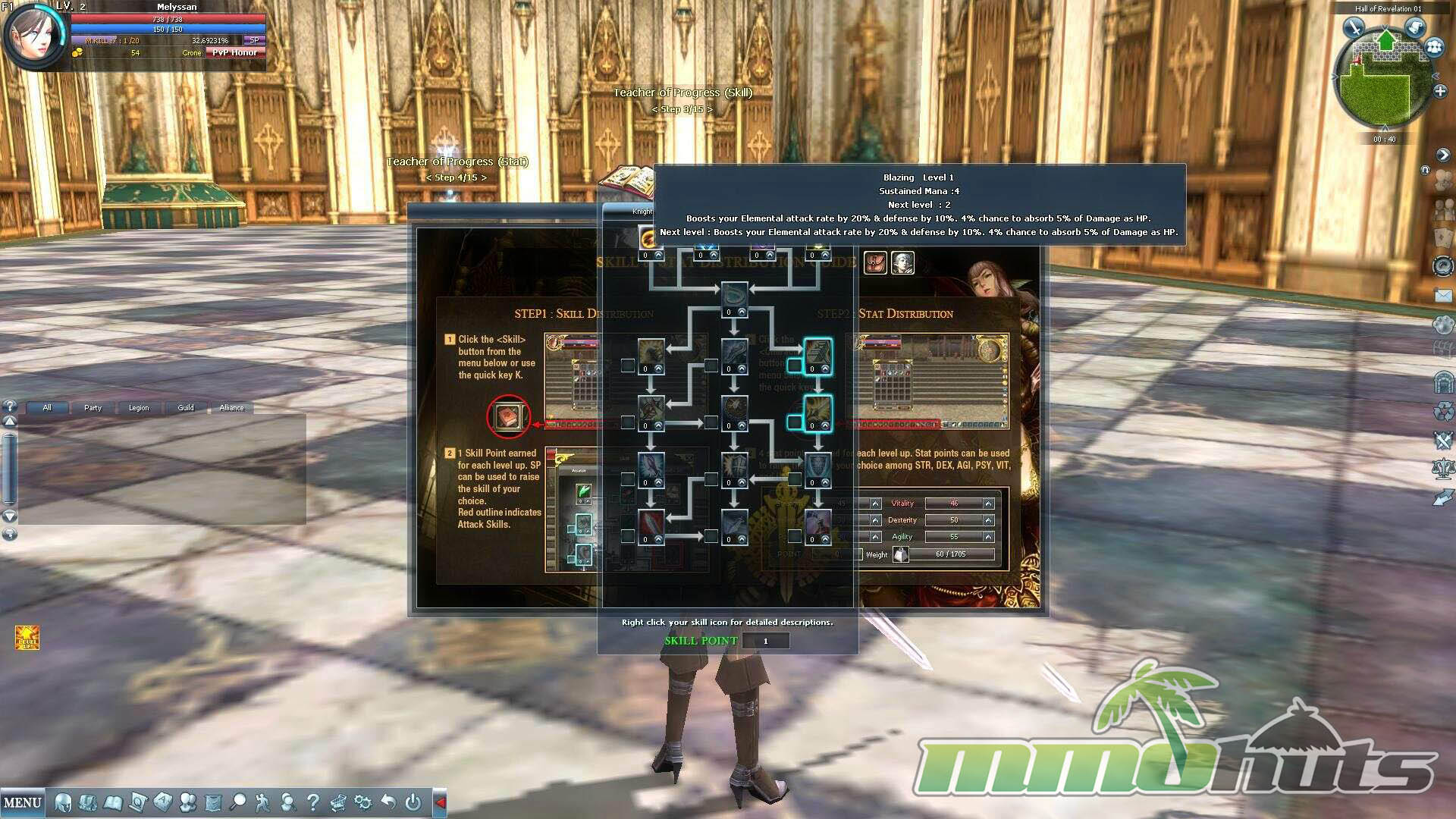The height and width of the screenshot is (819, 1456).
Task: Switch to the Party chat tab
Action: pos(93,408)
